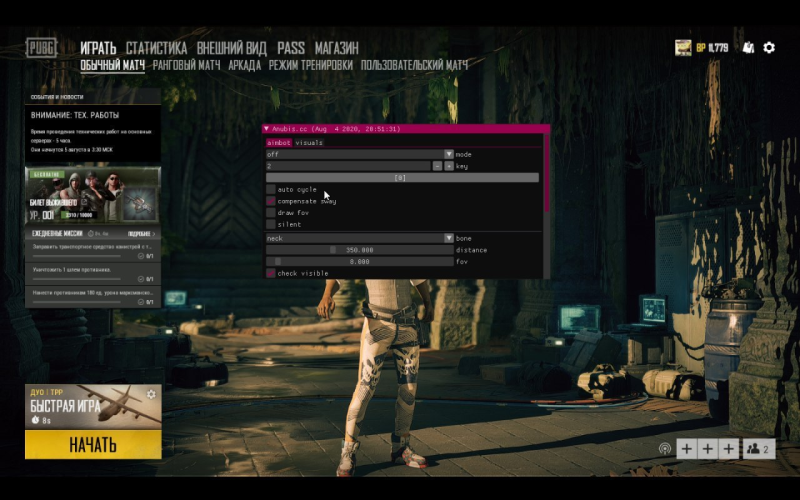Collapse the Anubis.cc overlay window
This screenshot has height=500, width=800.
267,129
